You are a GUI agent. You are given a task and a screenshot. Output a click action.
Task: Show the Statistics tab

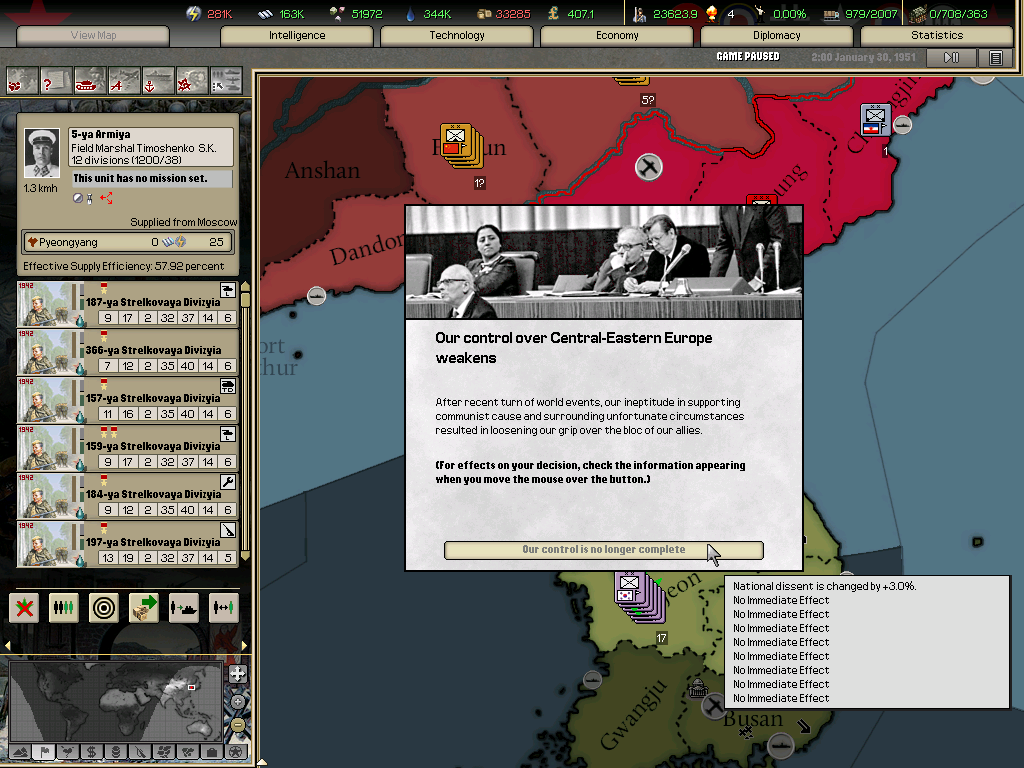click(x=937, y=36)
